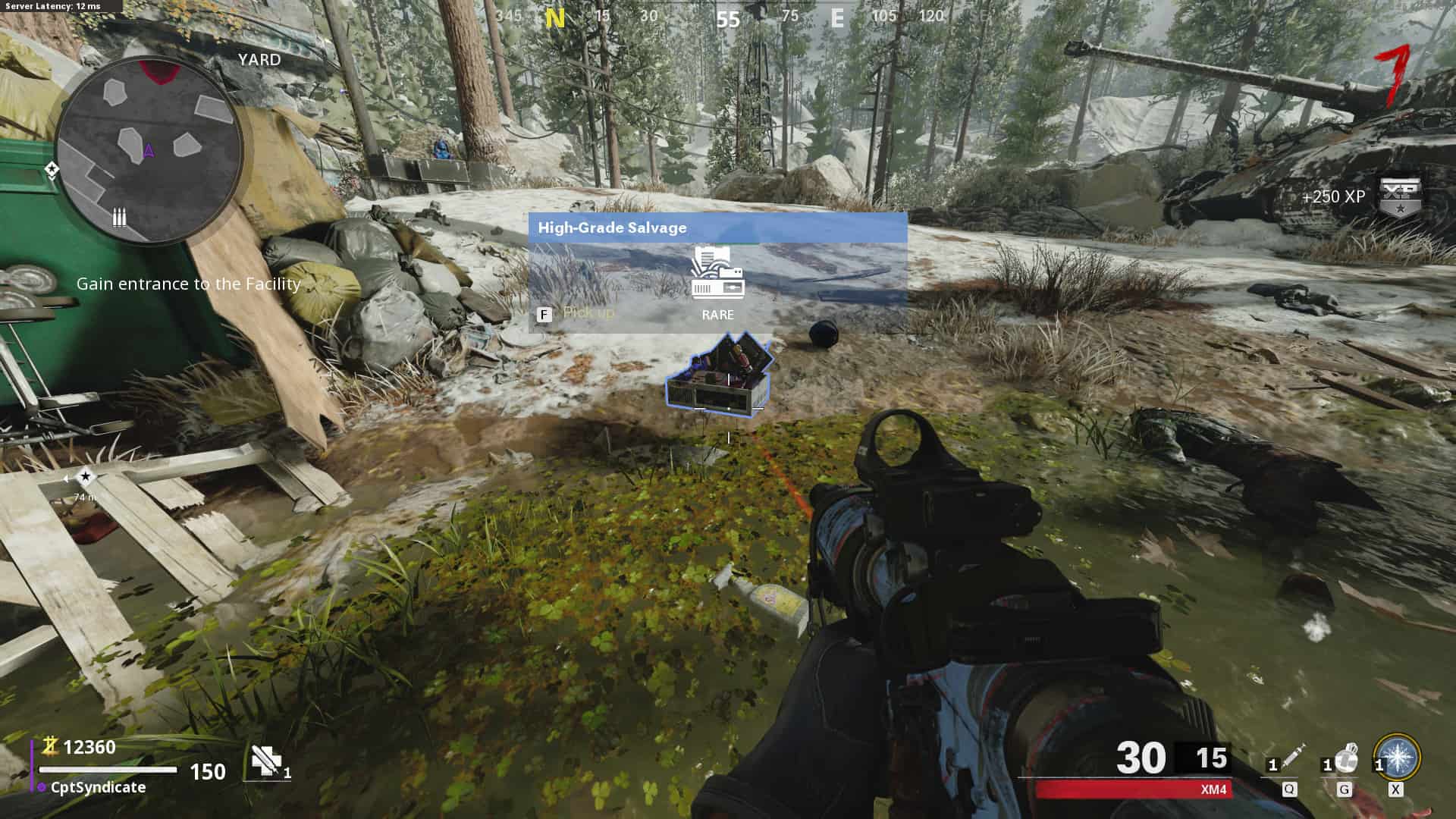Screen dimensions: 1456x819
Task: Click the XP badge icon
Action: click(1399, 198)
